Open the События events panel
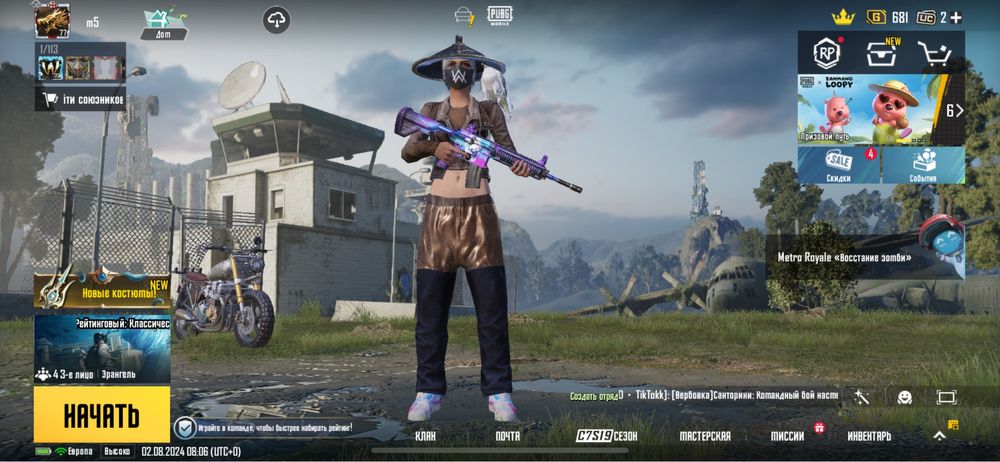Image resolution: width=1000 pixels, height=462 pixels. coord(923,166)
